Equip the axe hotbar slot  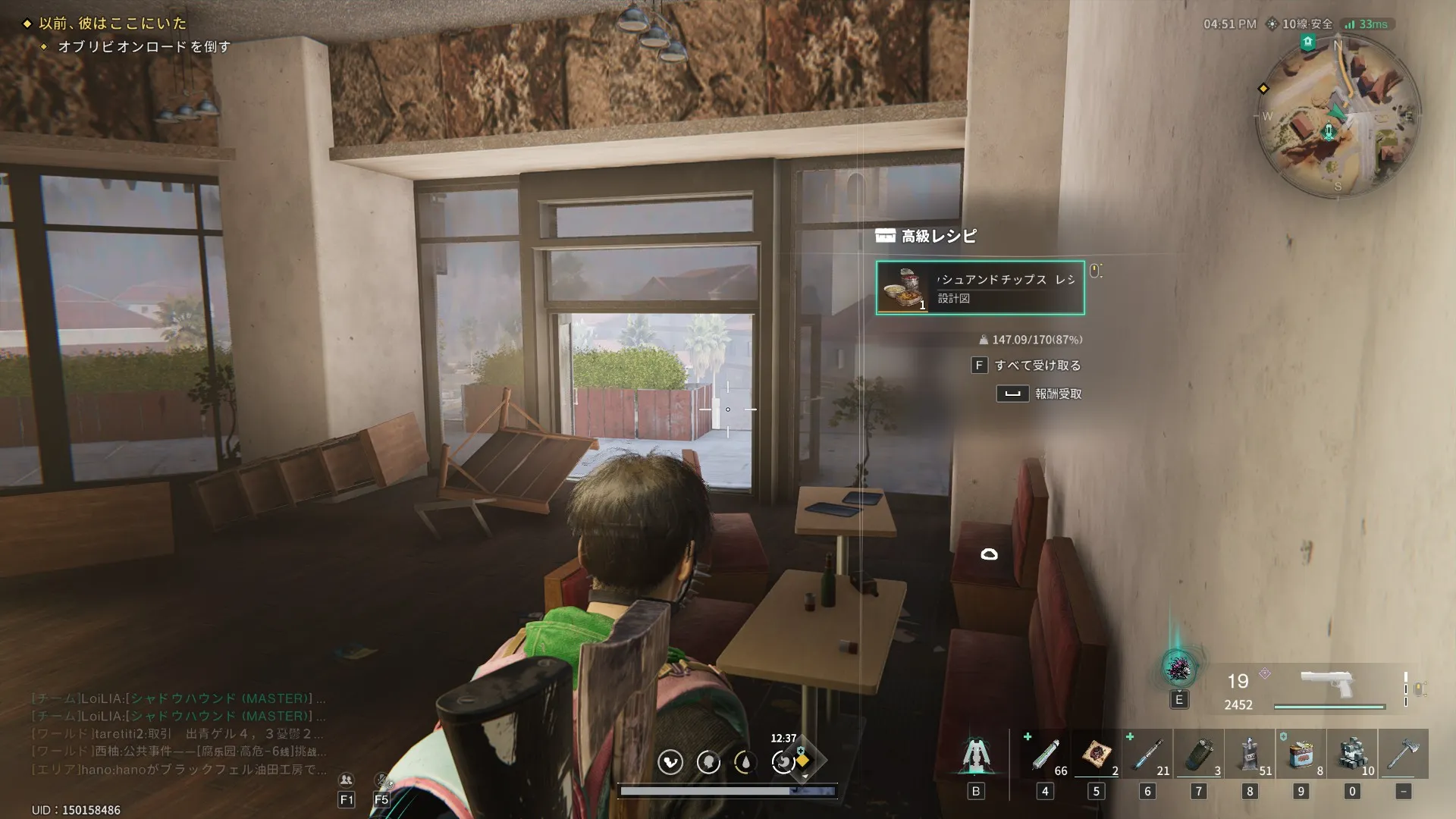(x=1403, y=755)
